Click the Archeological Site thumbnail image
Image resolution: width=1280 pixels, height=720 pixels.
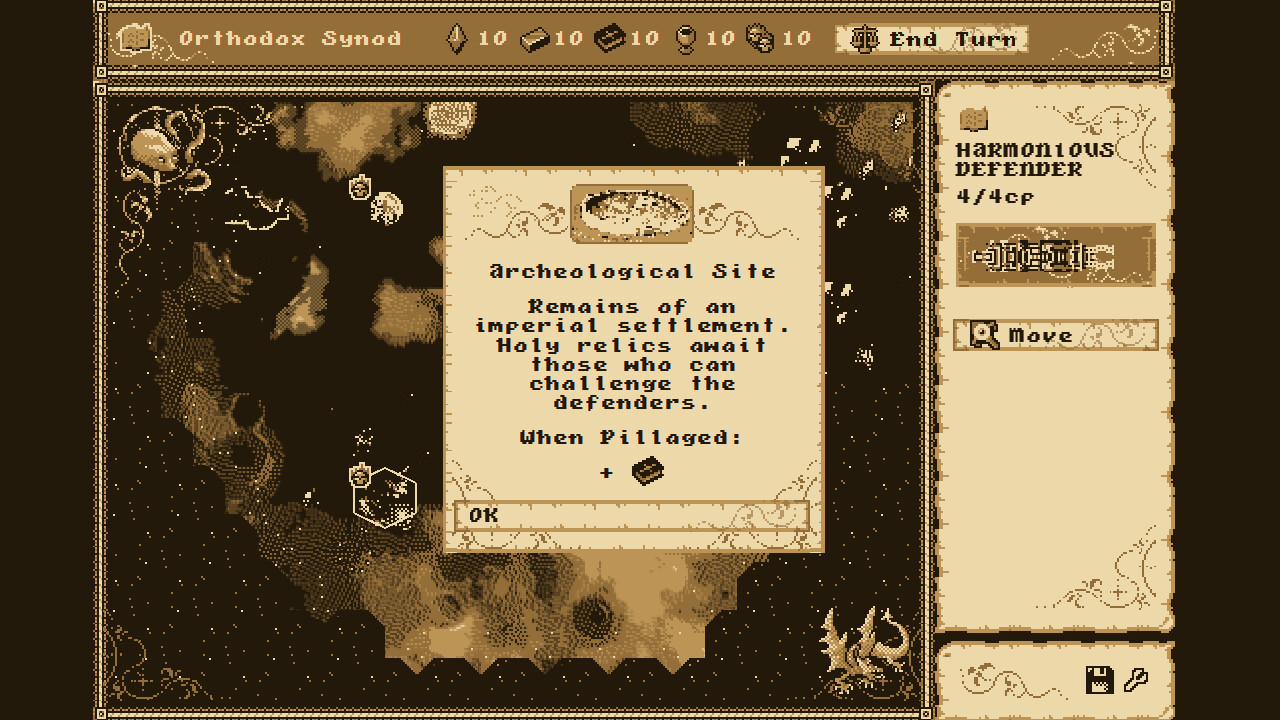634,212
